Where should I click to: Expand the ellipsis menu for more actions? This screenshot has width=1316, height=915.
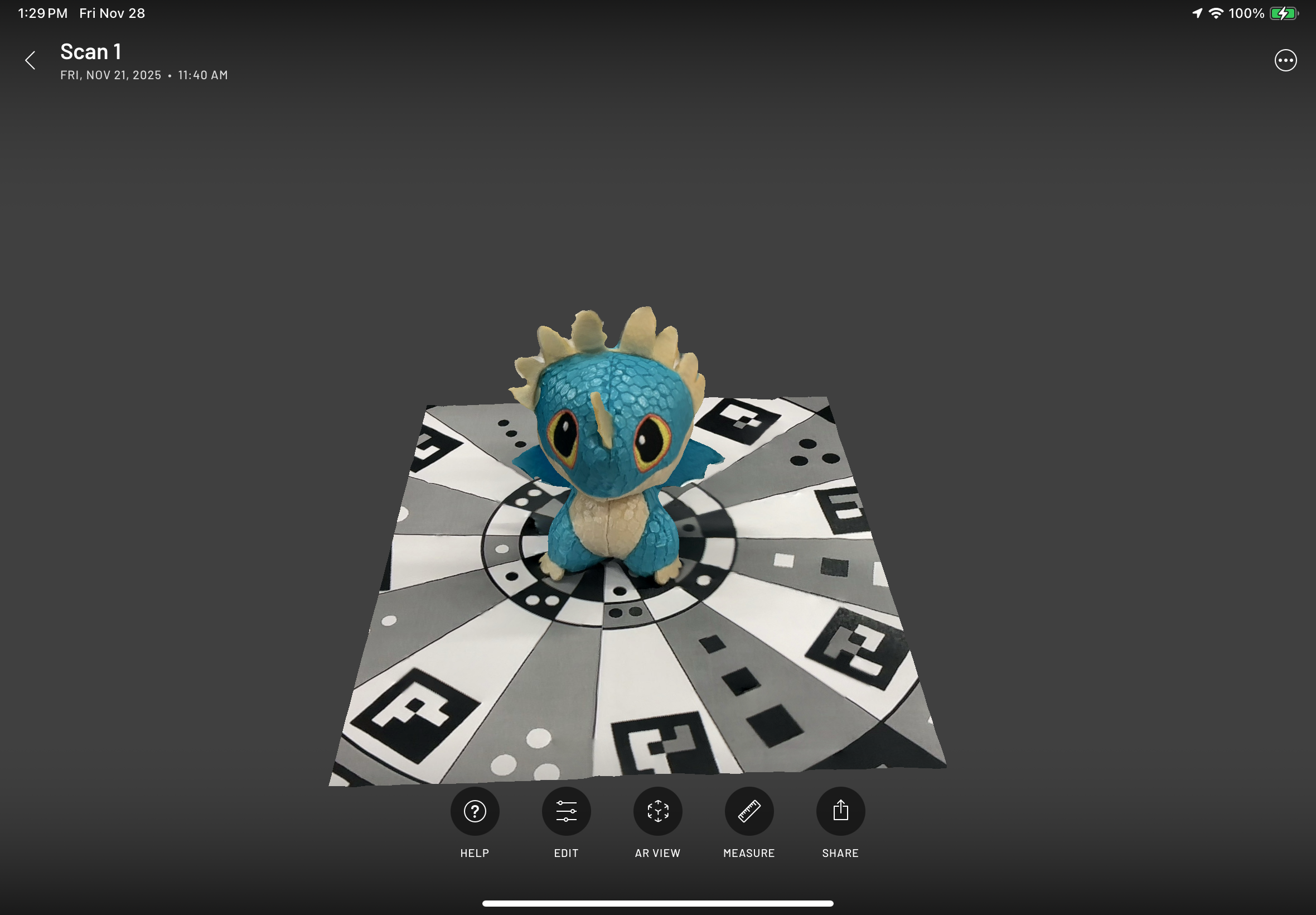pos(1285,60)
